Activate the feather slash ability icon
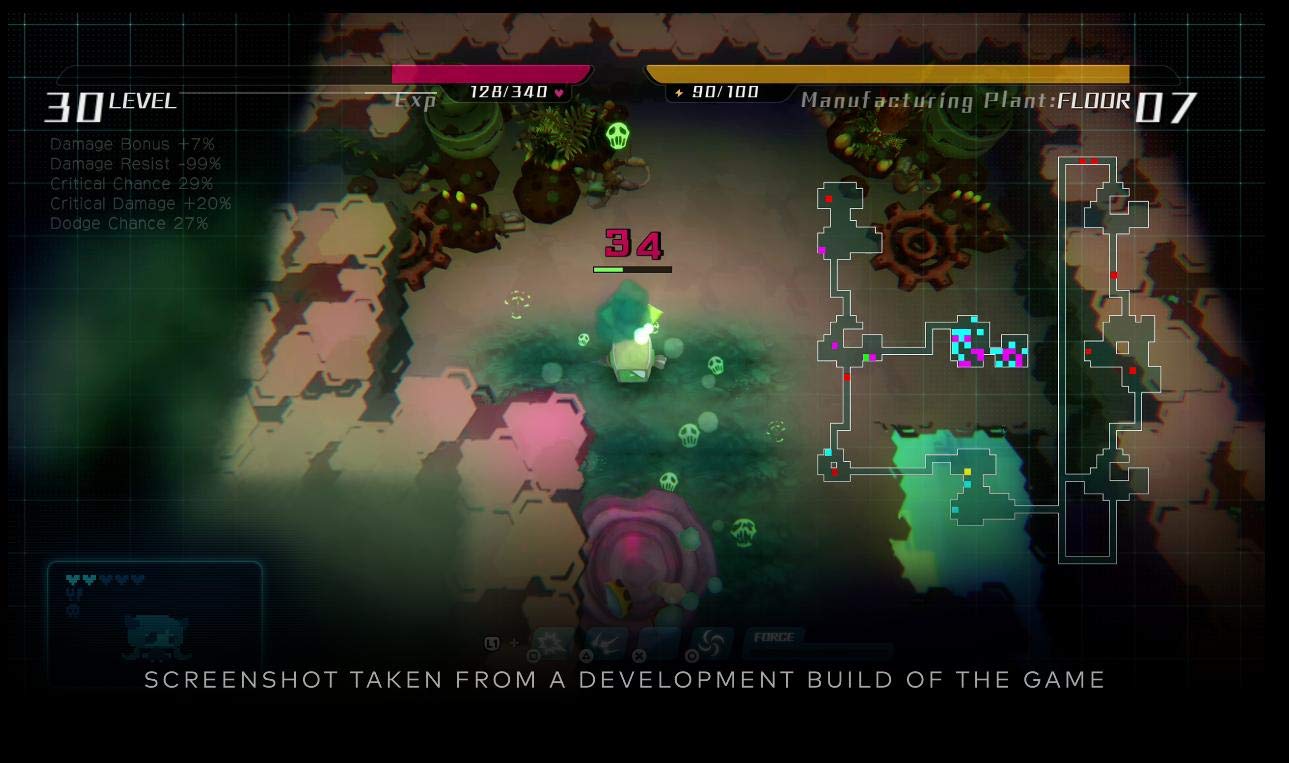Screen dimensions: 1289x763 [x=608, y=640]
